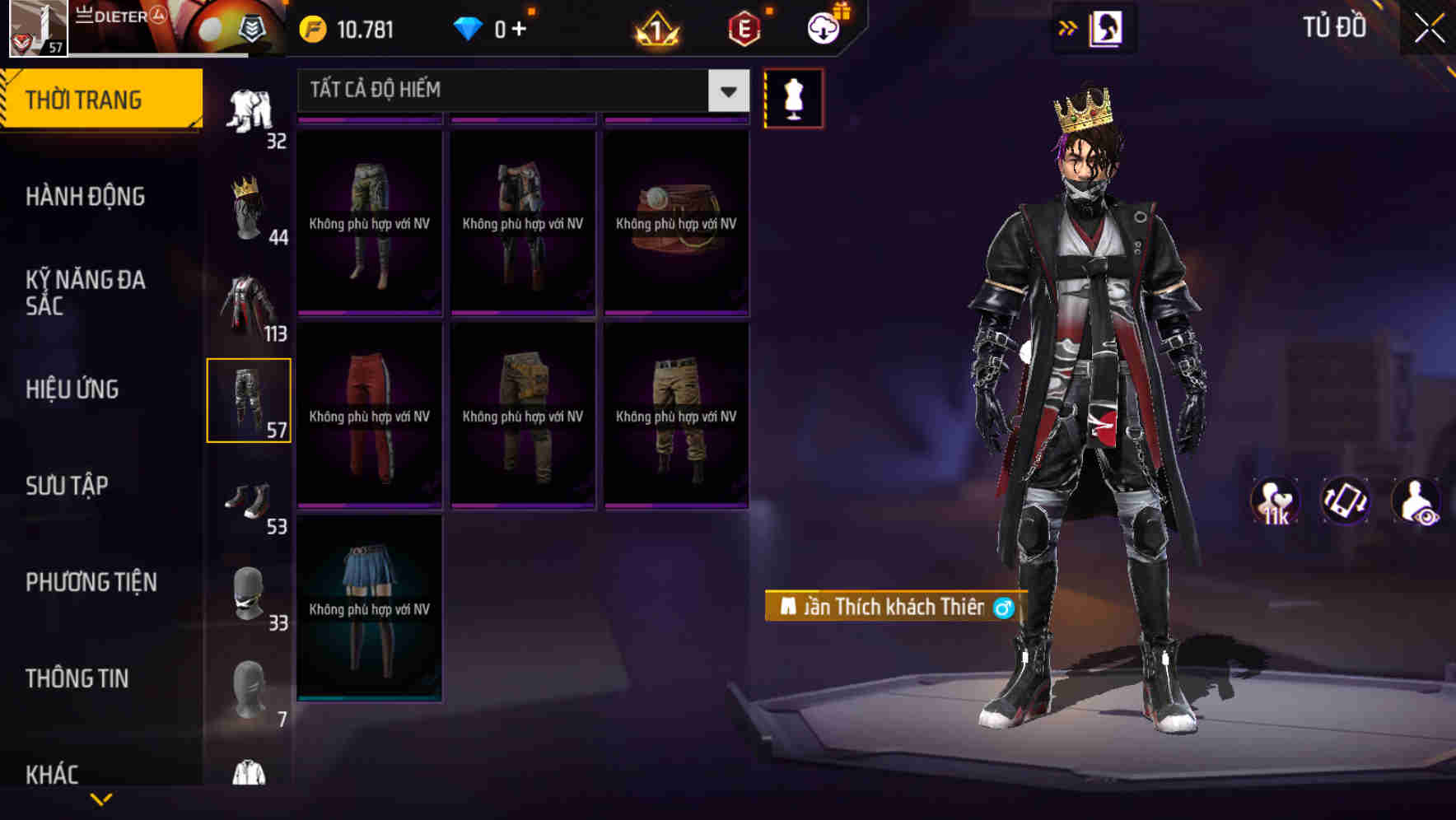Screen dimensions: 1456x820
Task: Open the TẤT CẢ ĐỘ HIẾM rarity dropdown
Action: 511,91
